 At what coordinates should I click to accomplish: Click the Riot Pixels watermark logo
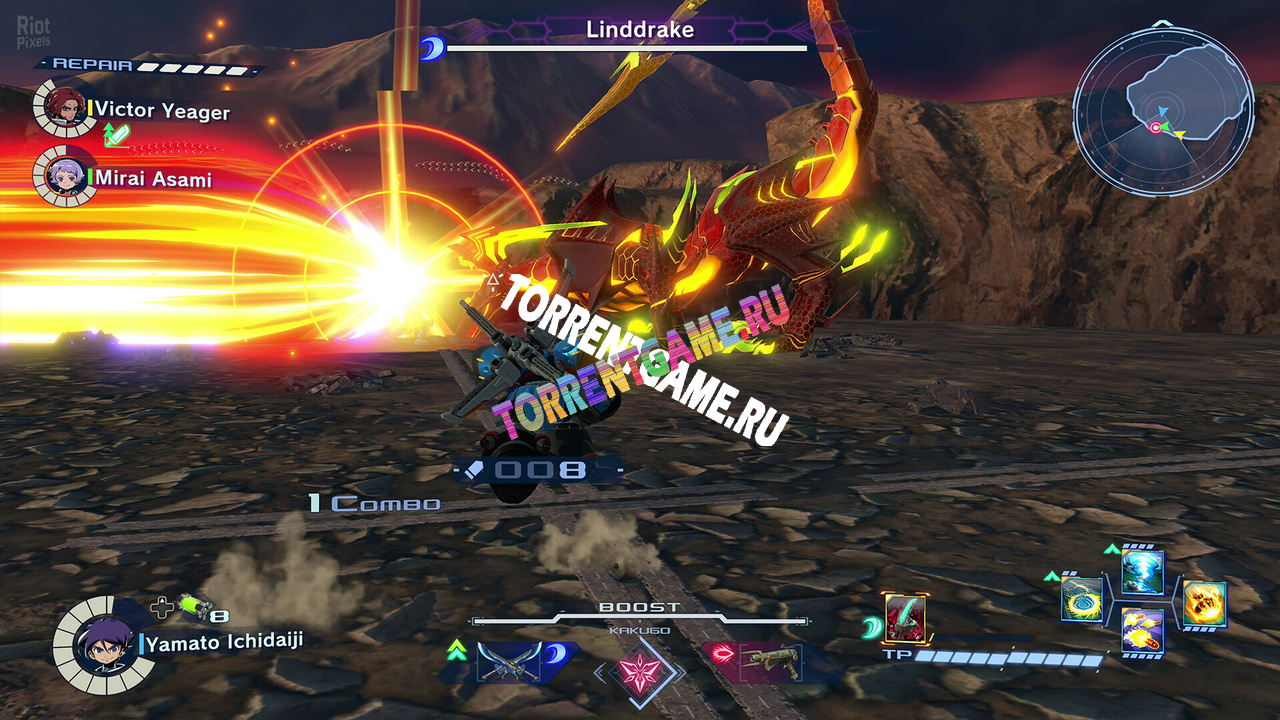click(33, 32)
